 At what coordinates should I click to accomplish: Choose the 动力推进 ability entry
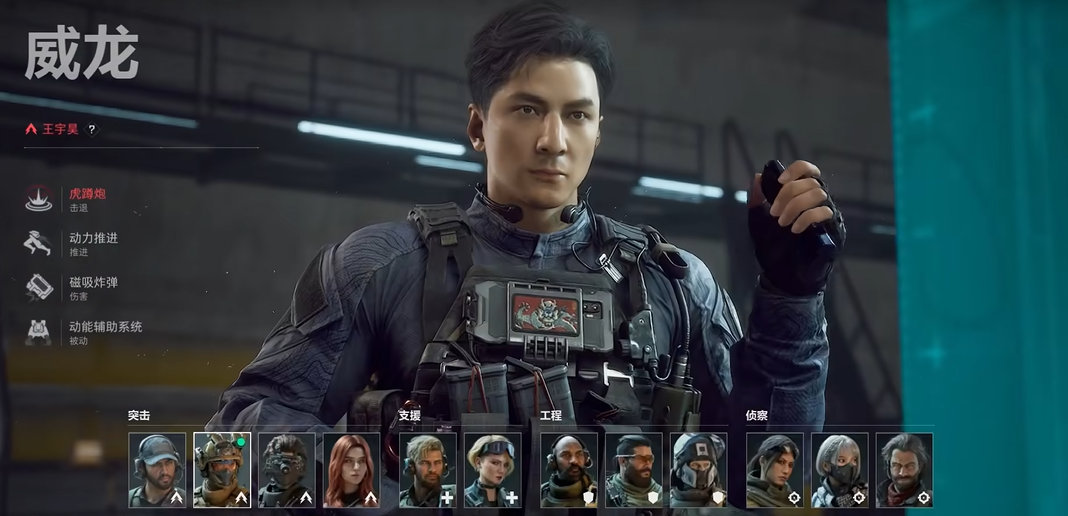(x=93, y=242)
